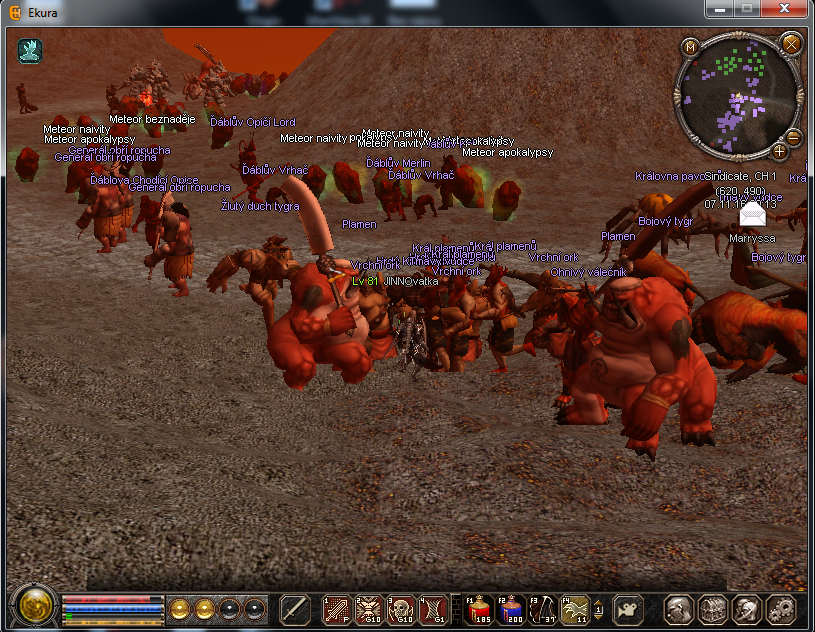
Task: Click the golden dragon emblem button
Action: pyautogui.click(x=34, y=607)
